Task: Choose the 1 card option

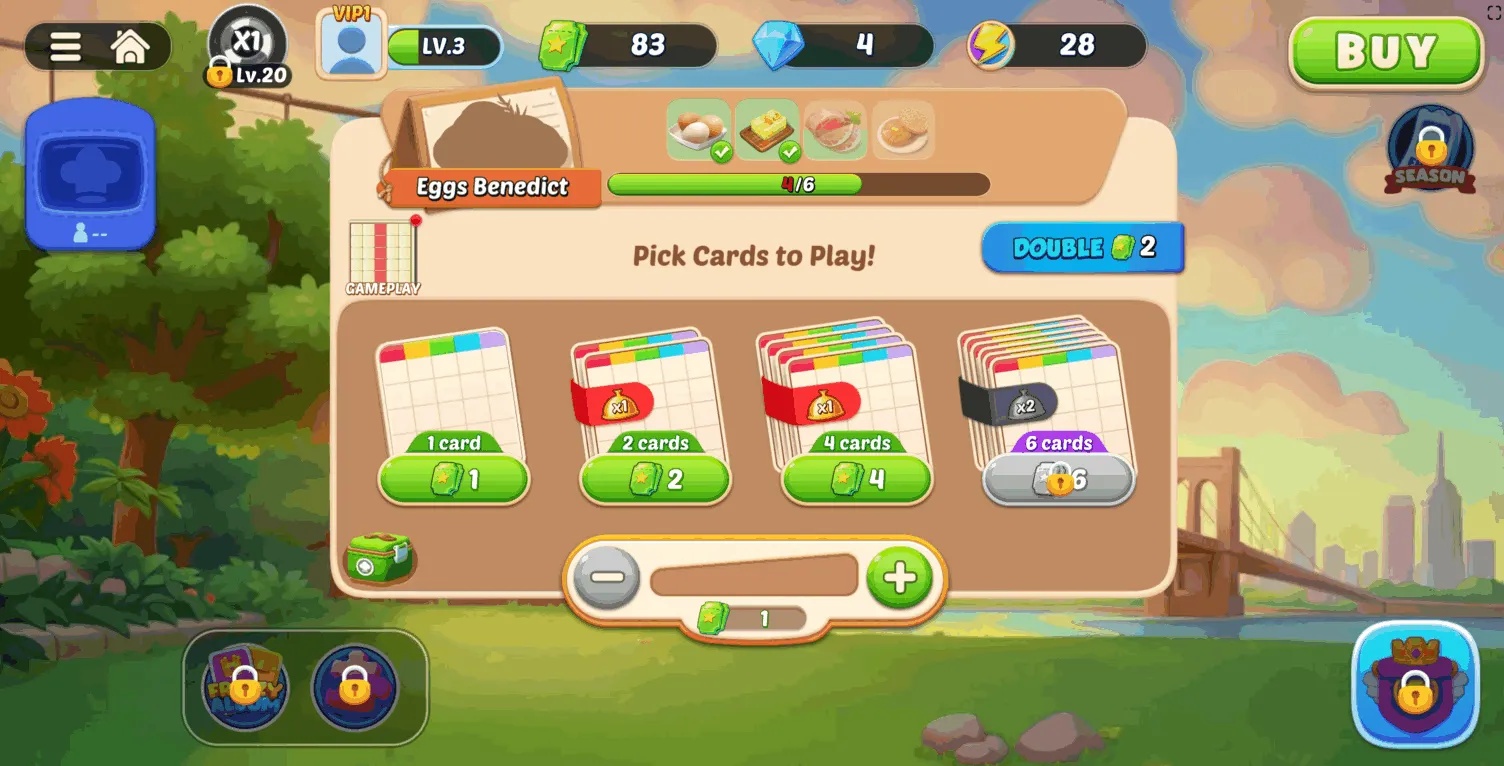Action: (453, 480)
